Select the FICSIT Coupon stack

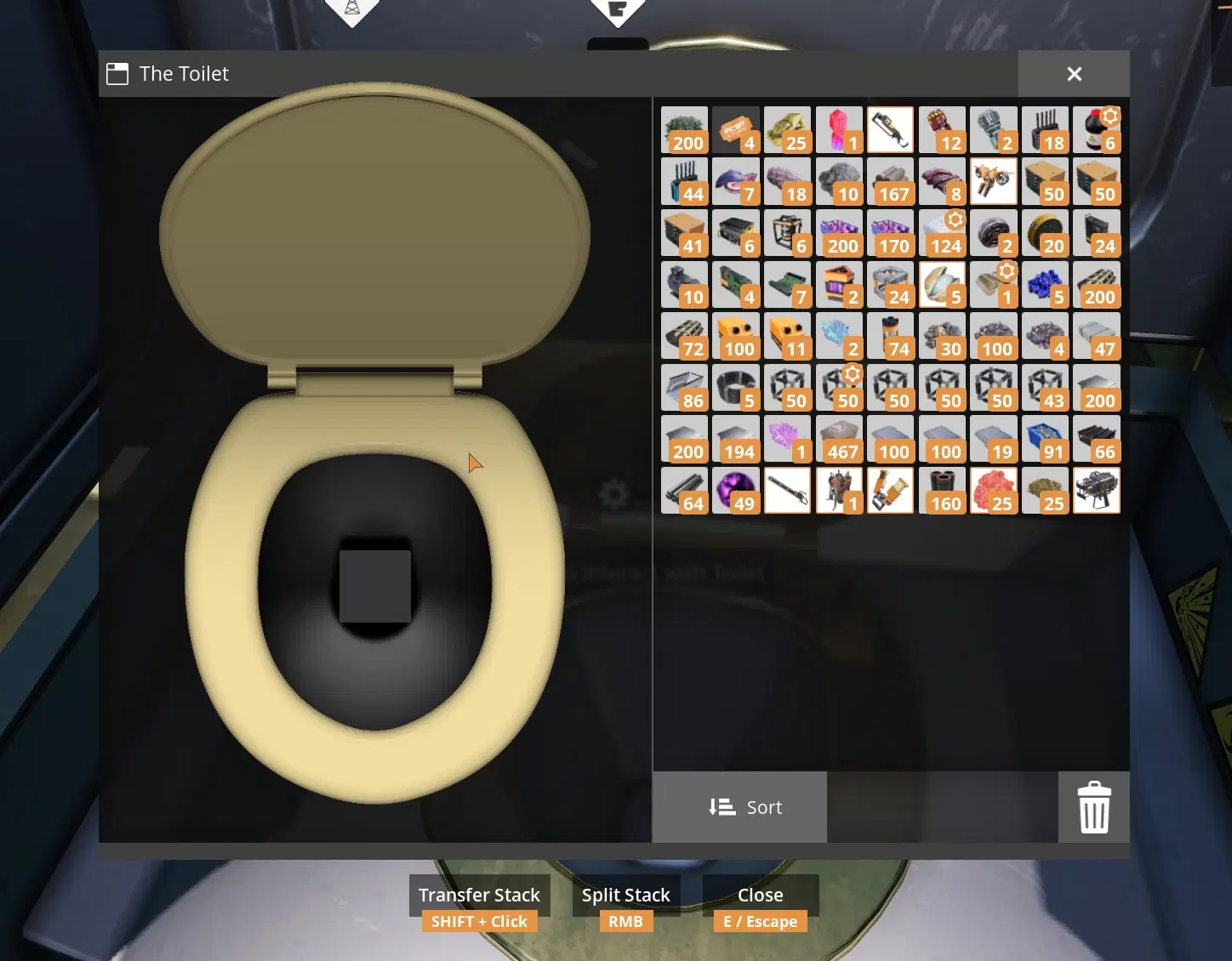[x=737, y=129]
